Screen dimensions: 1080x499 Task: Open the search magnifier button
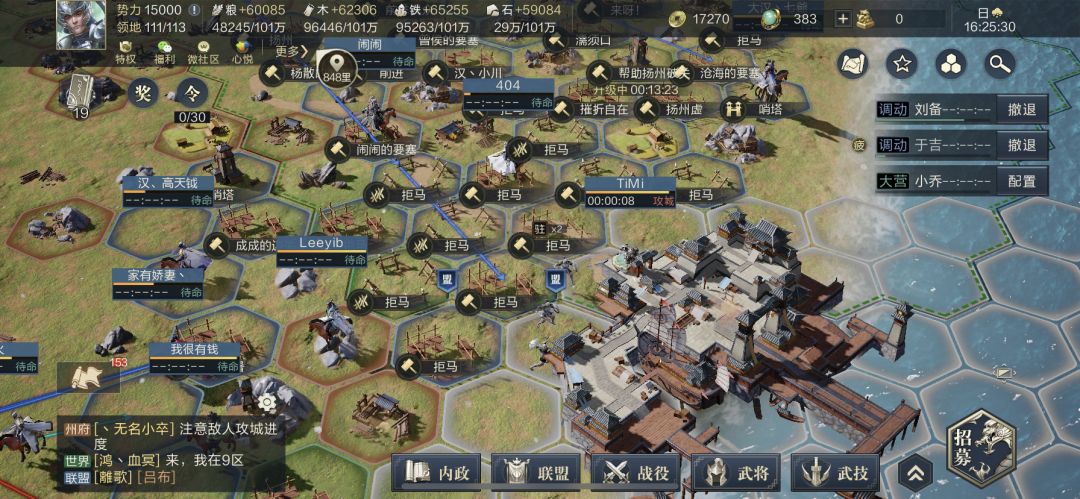(x=999, y=64)
